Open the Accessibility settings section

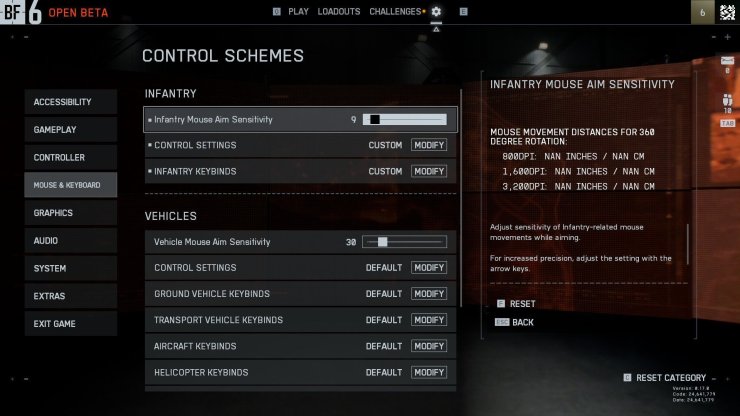(71, 102)
